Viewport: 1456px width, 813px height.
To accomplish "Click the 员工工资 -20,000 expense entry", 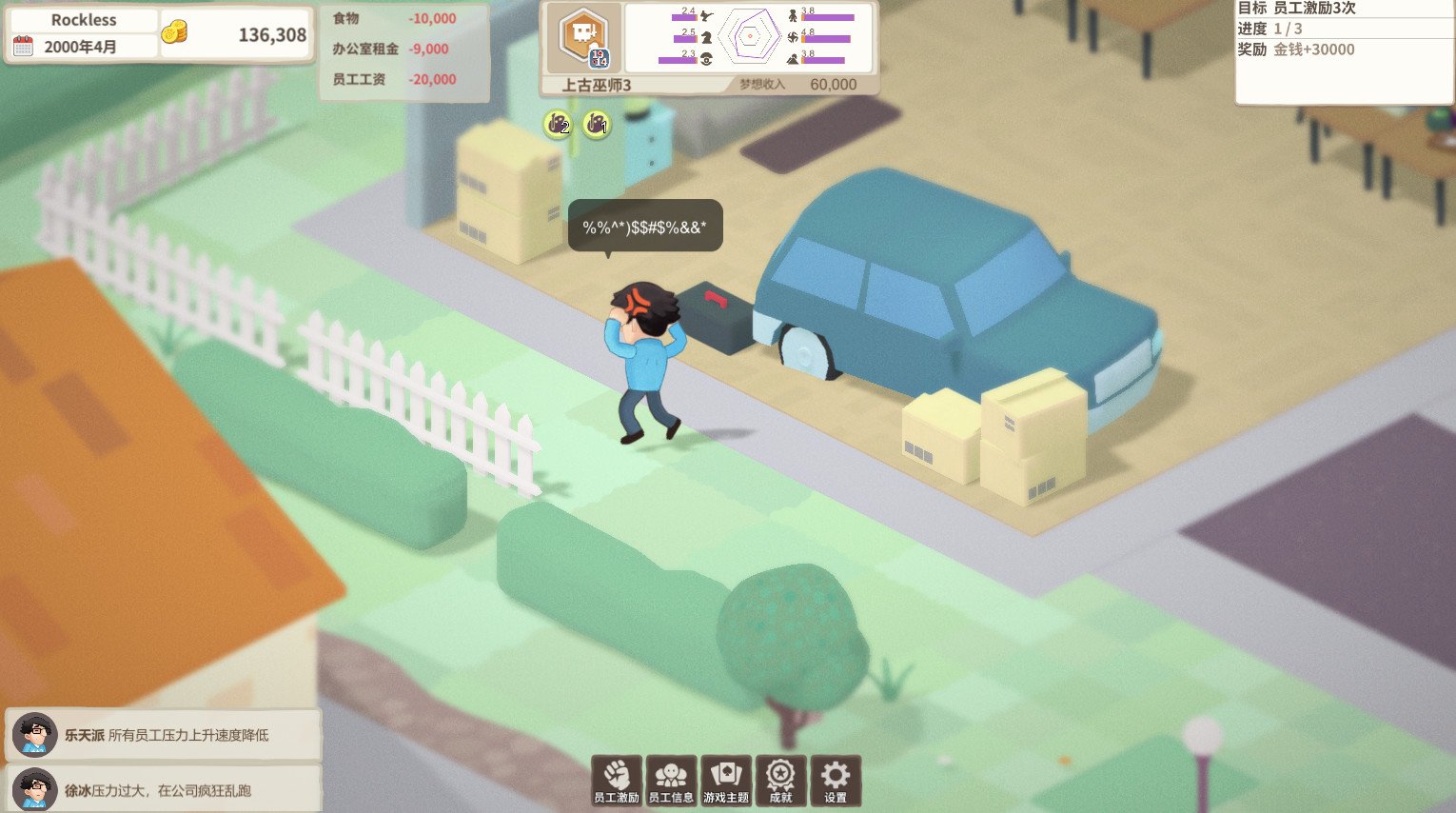I will (393, 80).
